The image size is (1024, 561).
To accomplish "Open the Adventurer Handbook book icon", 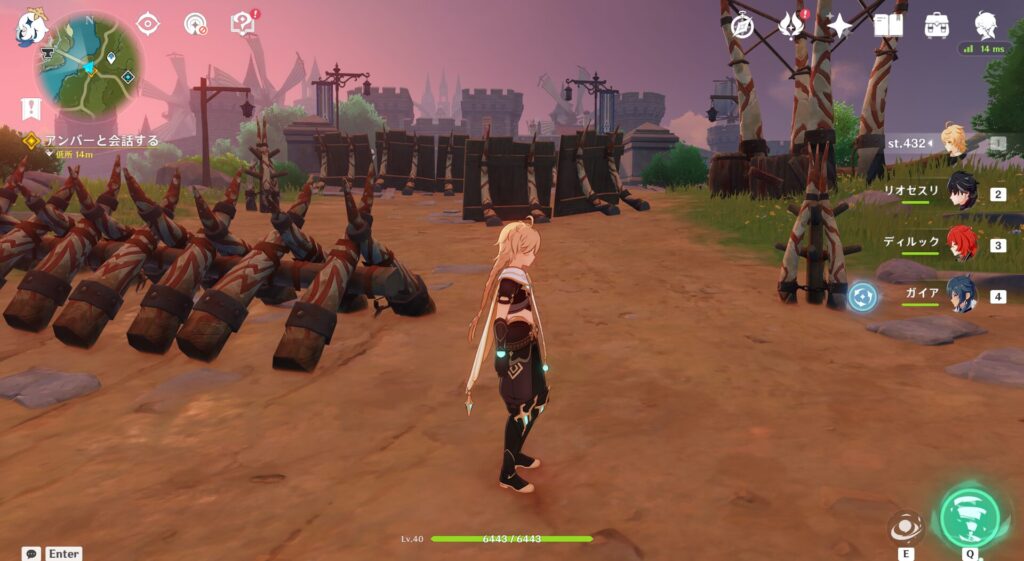I will 888,25.
